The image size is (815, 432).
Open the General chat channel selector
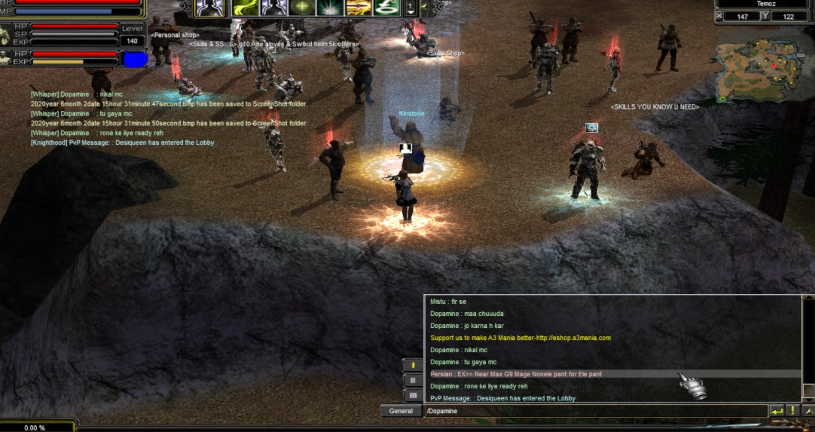click(400, 411)
